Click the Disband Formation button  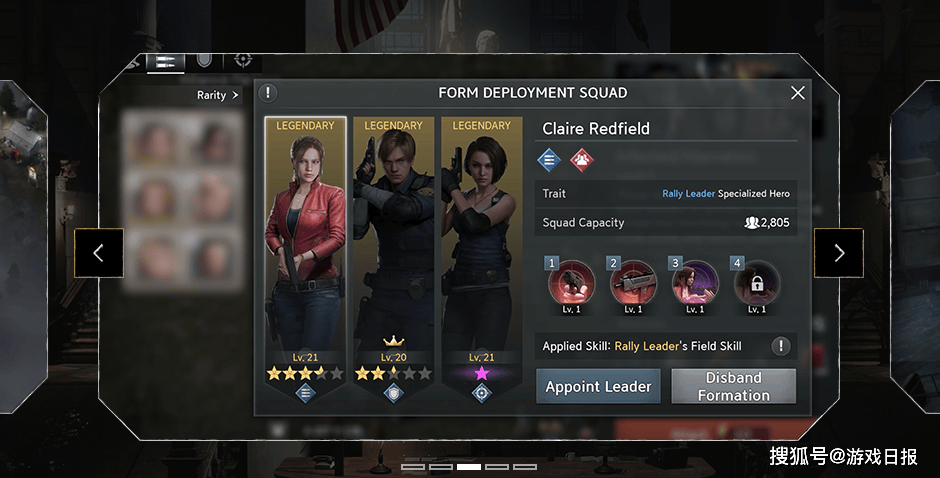click(733, 386)
